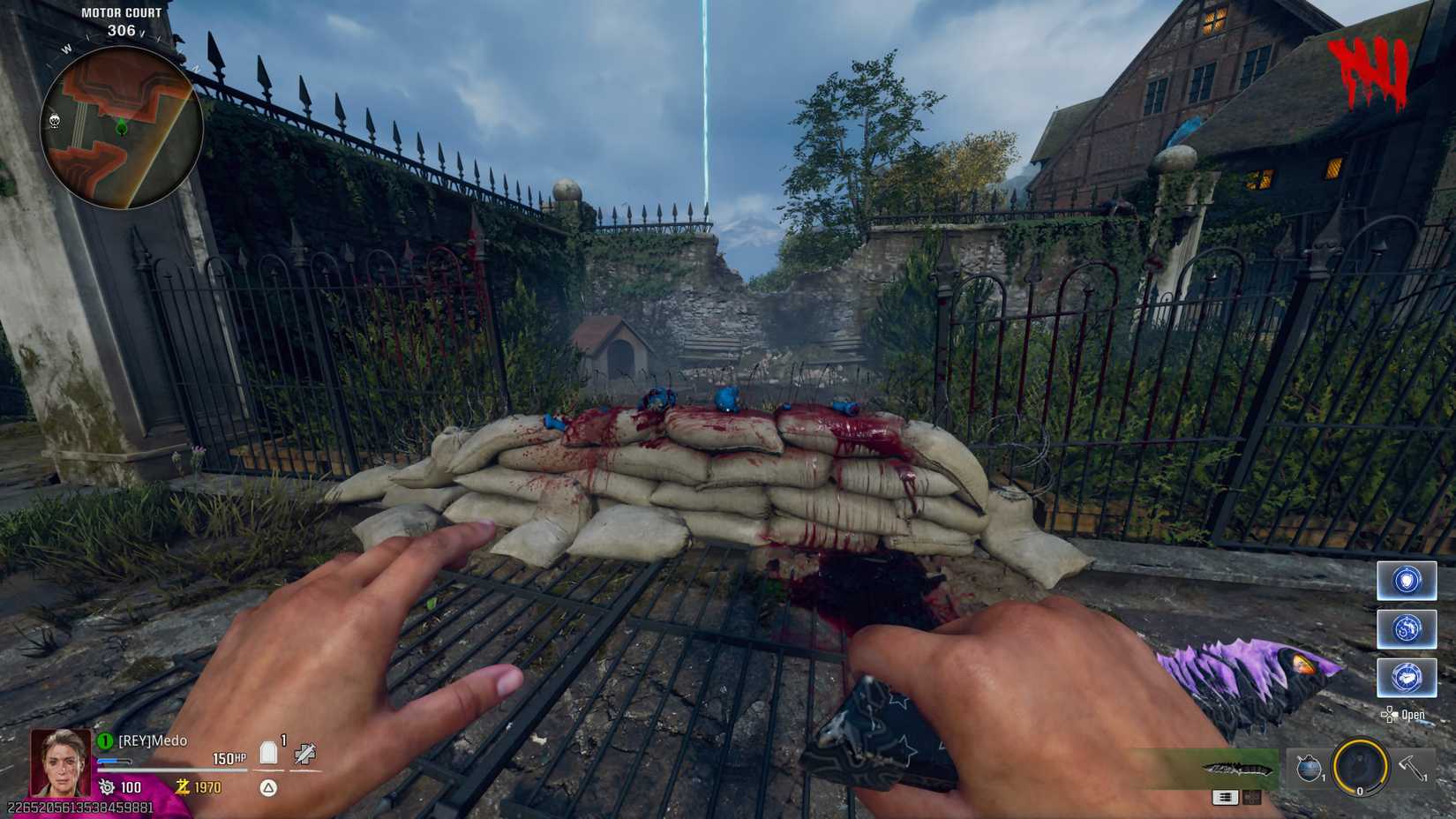This screenshot has height=819, width=1456.
Task: Toggle the green ready indicator beside [REY]Medo
Action: (105, 740)
